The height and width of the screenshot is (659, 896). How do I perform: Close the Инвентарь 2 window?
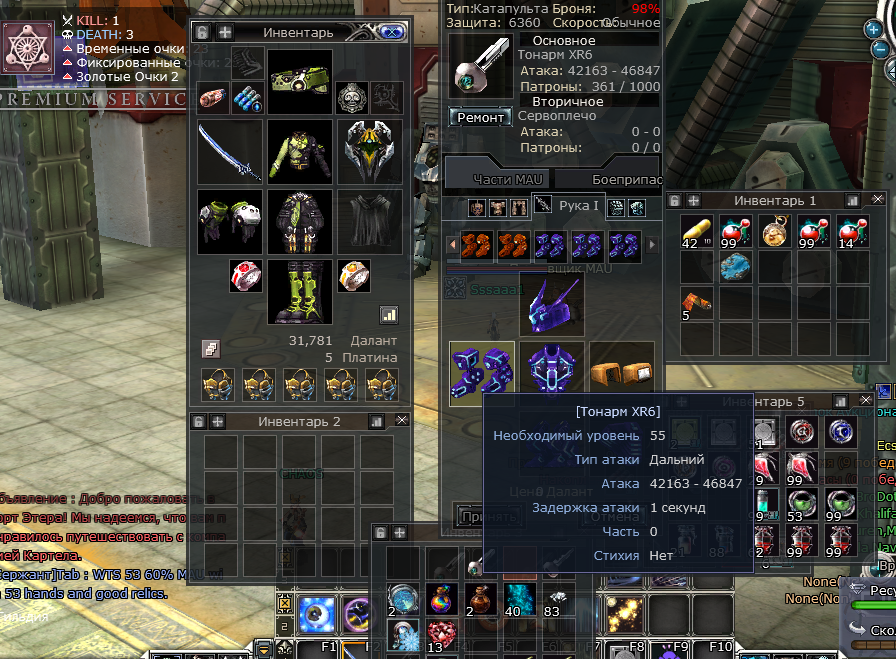point(401,421)
